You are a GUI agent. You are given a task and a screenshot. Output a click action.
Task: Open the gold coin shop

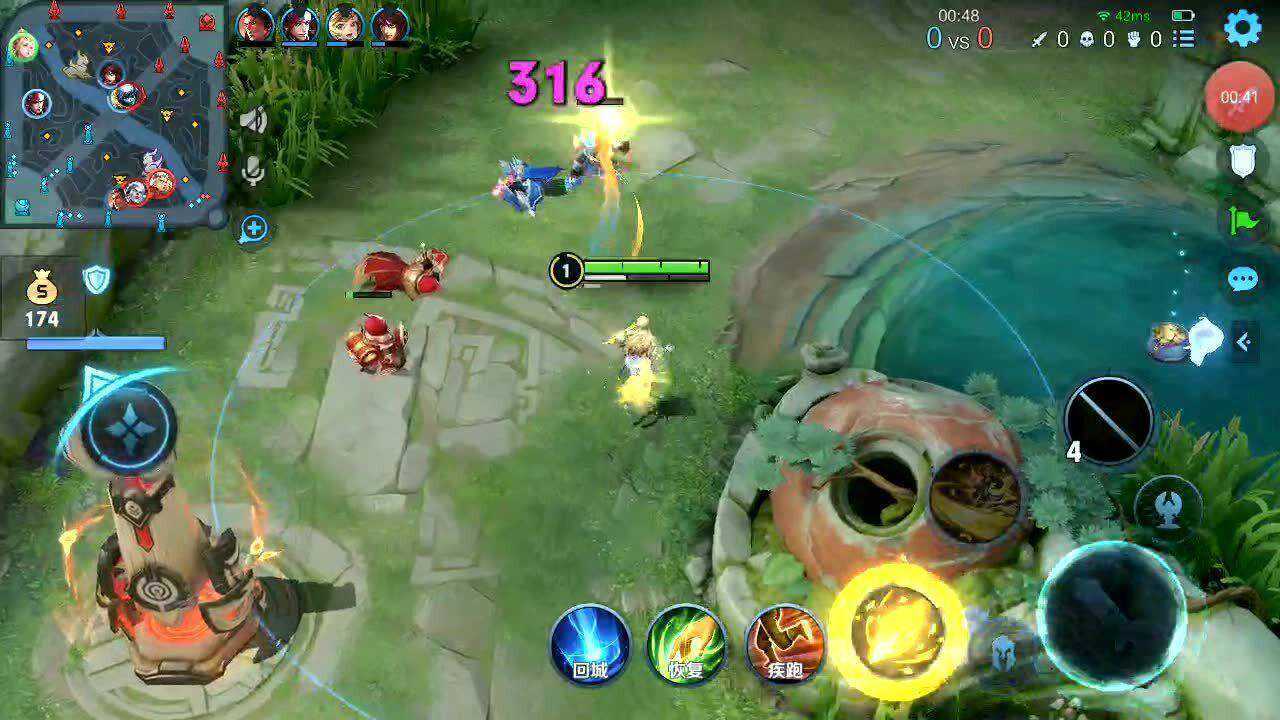coord(42,301)
